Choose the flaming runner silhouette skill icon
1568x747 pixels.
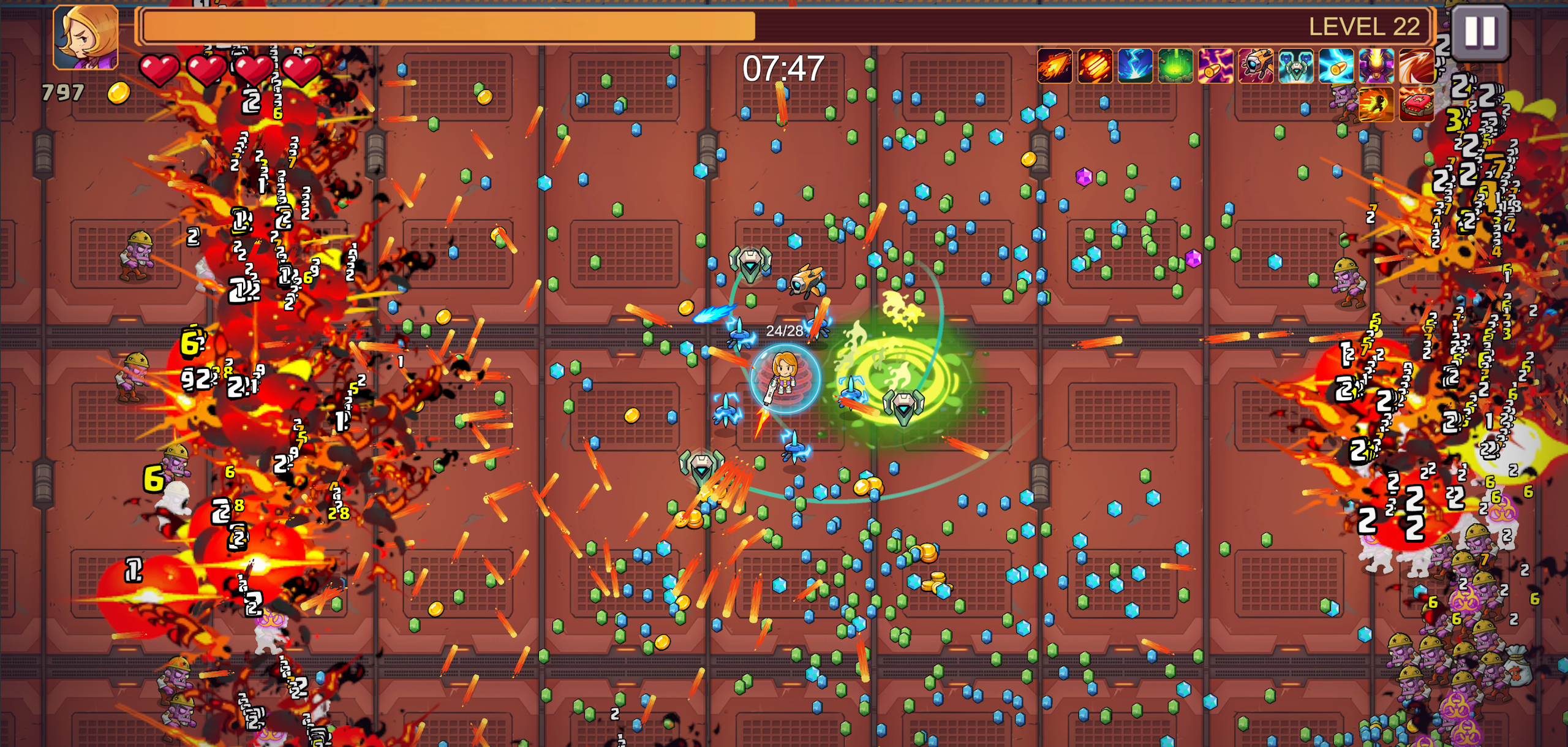[x=1376, y=105]
